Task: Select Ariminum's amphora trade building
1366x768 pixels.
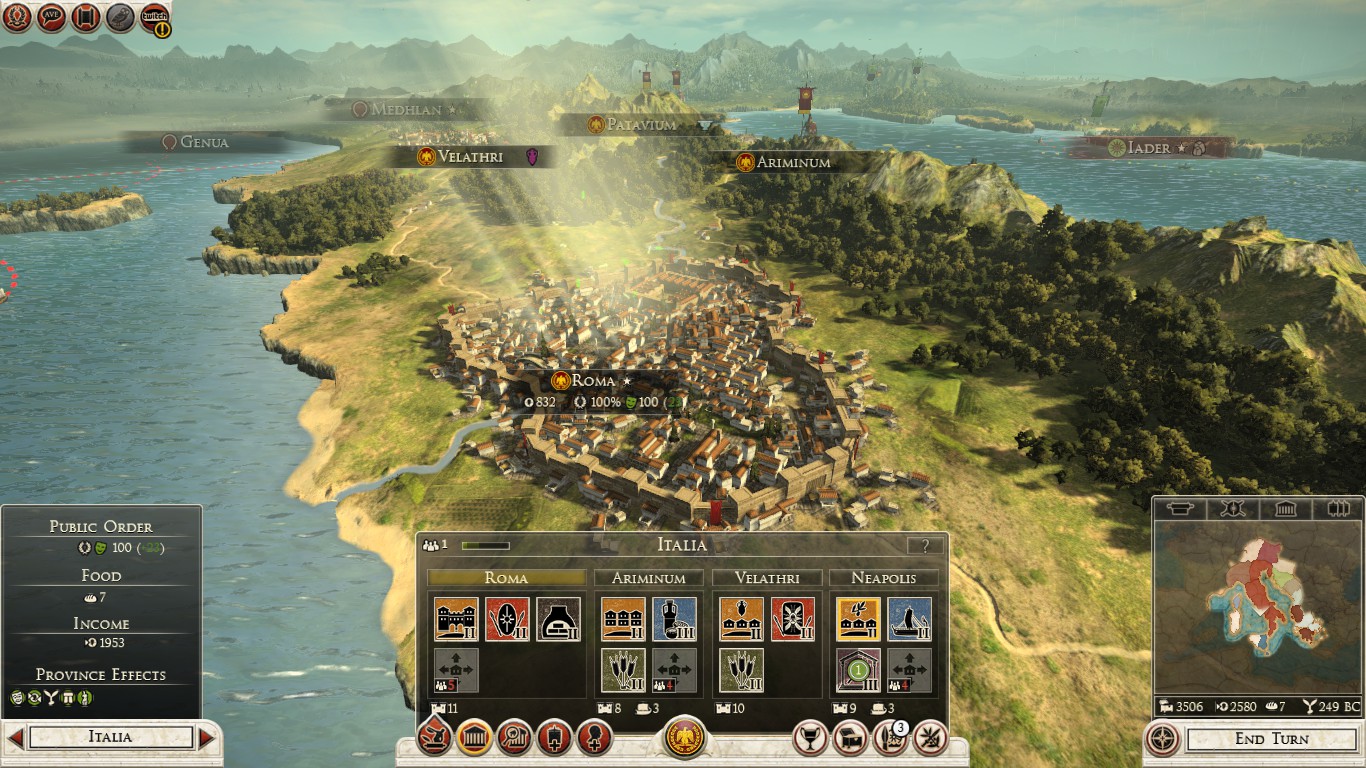Action: pos(673,619)
